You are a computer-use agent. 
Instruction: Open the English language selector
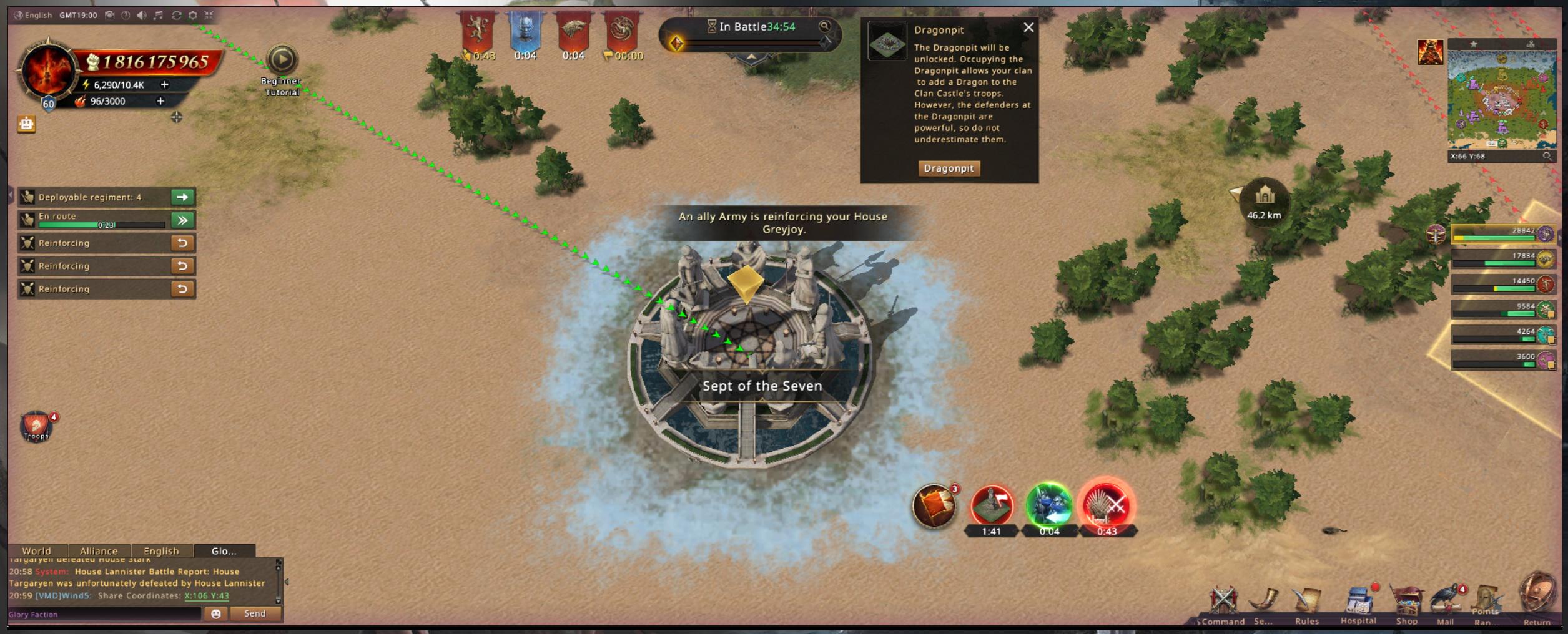click(x=33, y=15)
